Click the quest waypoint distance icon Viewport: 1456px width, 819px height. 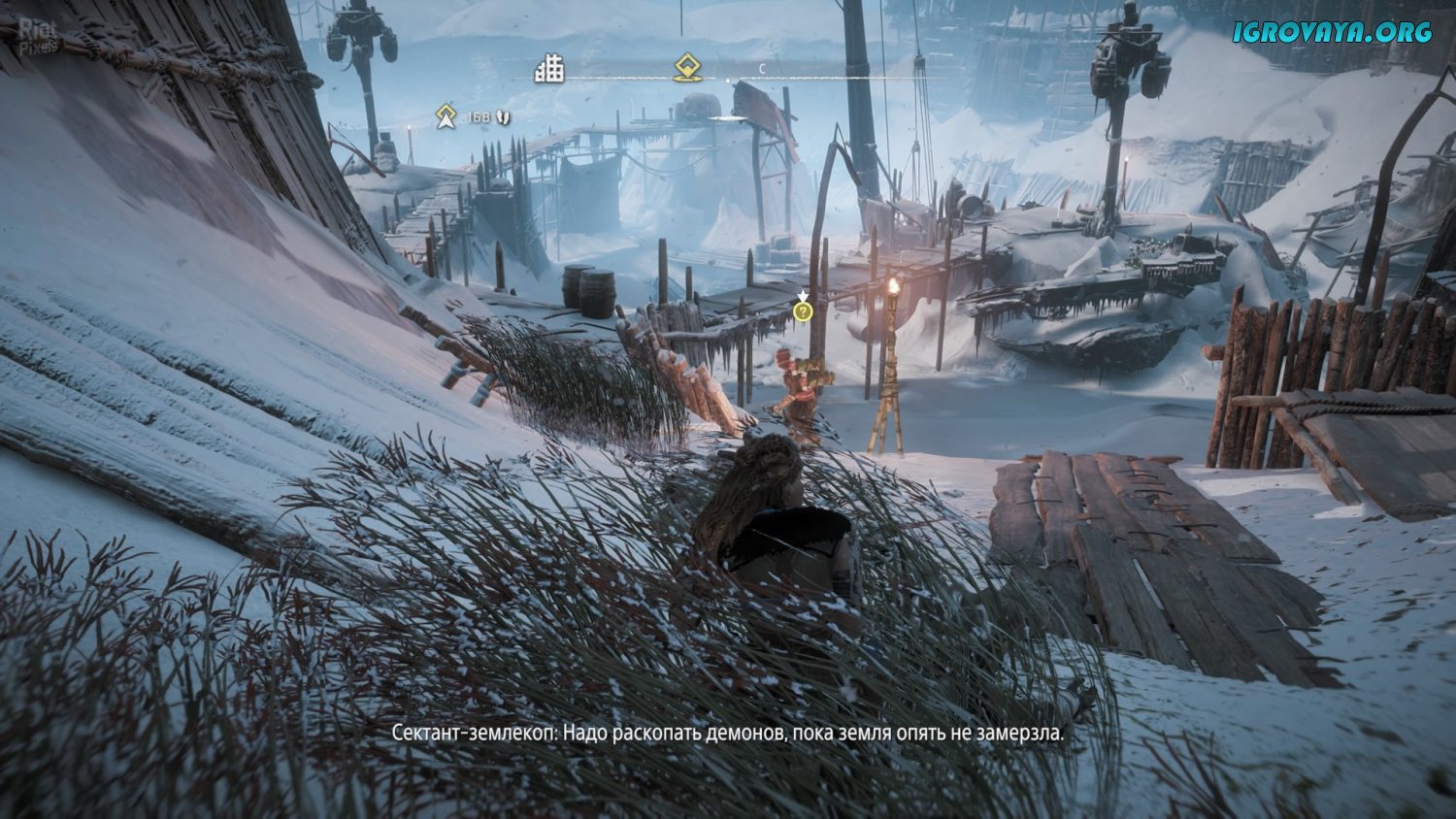pos(447,117)
